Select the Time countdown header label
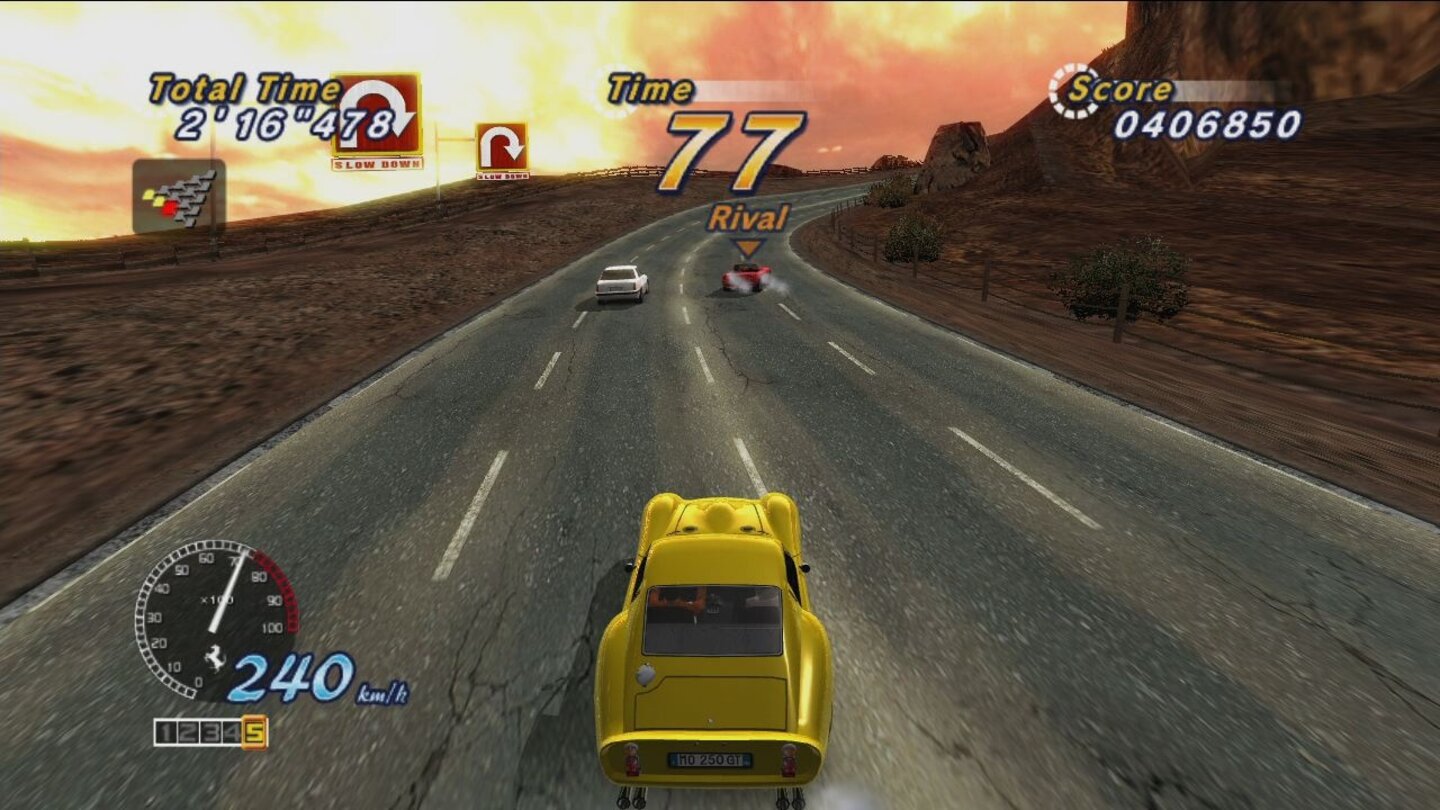 coord(650,89)
